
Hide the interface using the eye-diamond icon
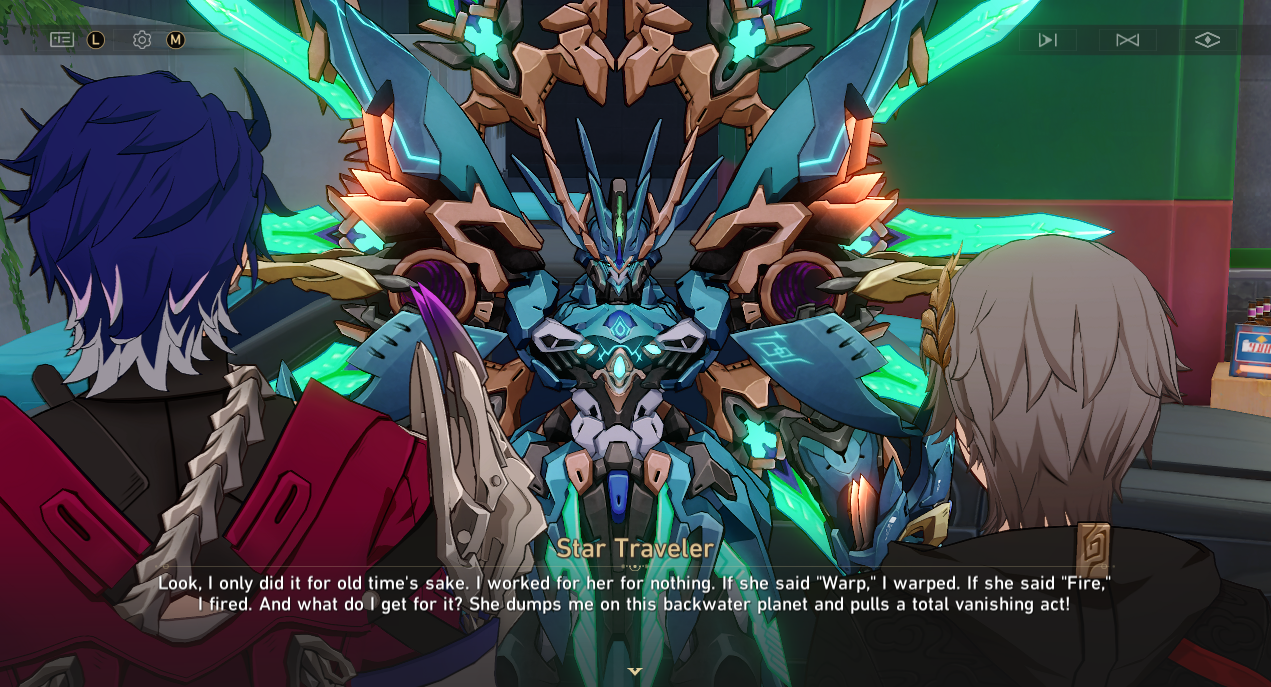tap(1207, 40)
